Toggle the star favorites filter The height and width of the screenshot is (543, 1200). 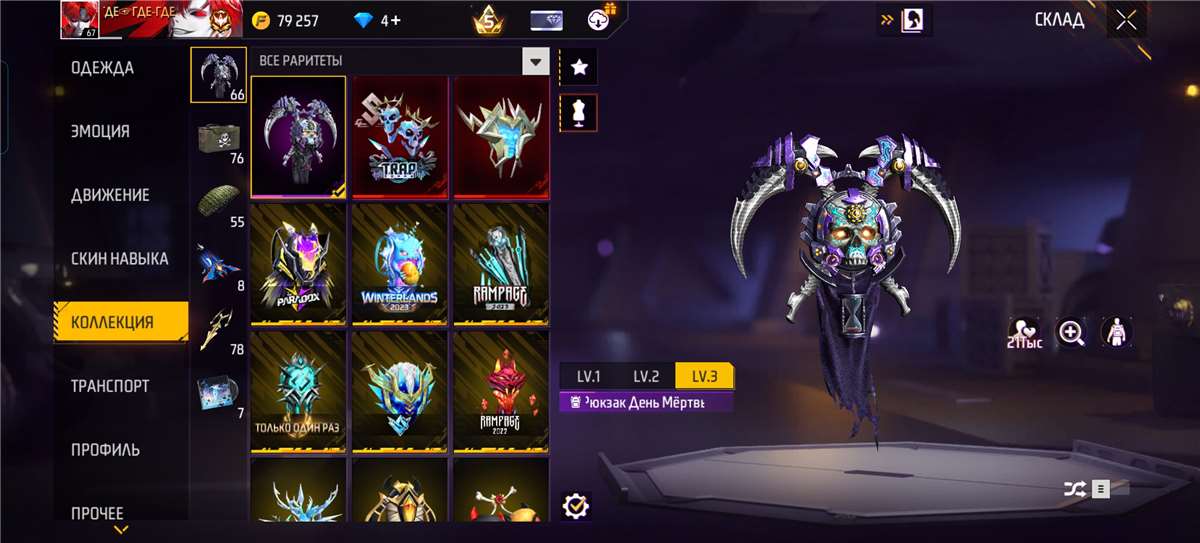[579, 68]
